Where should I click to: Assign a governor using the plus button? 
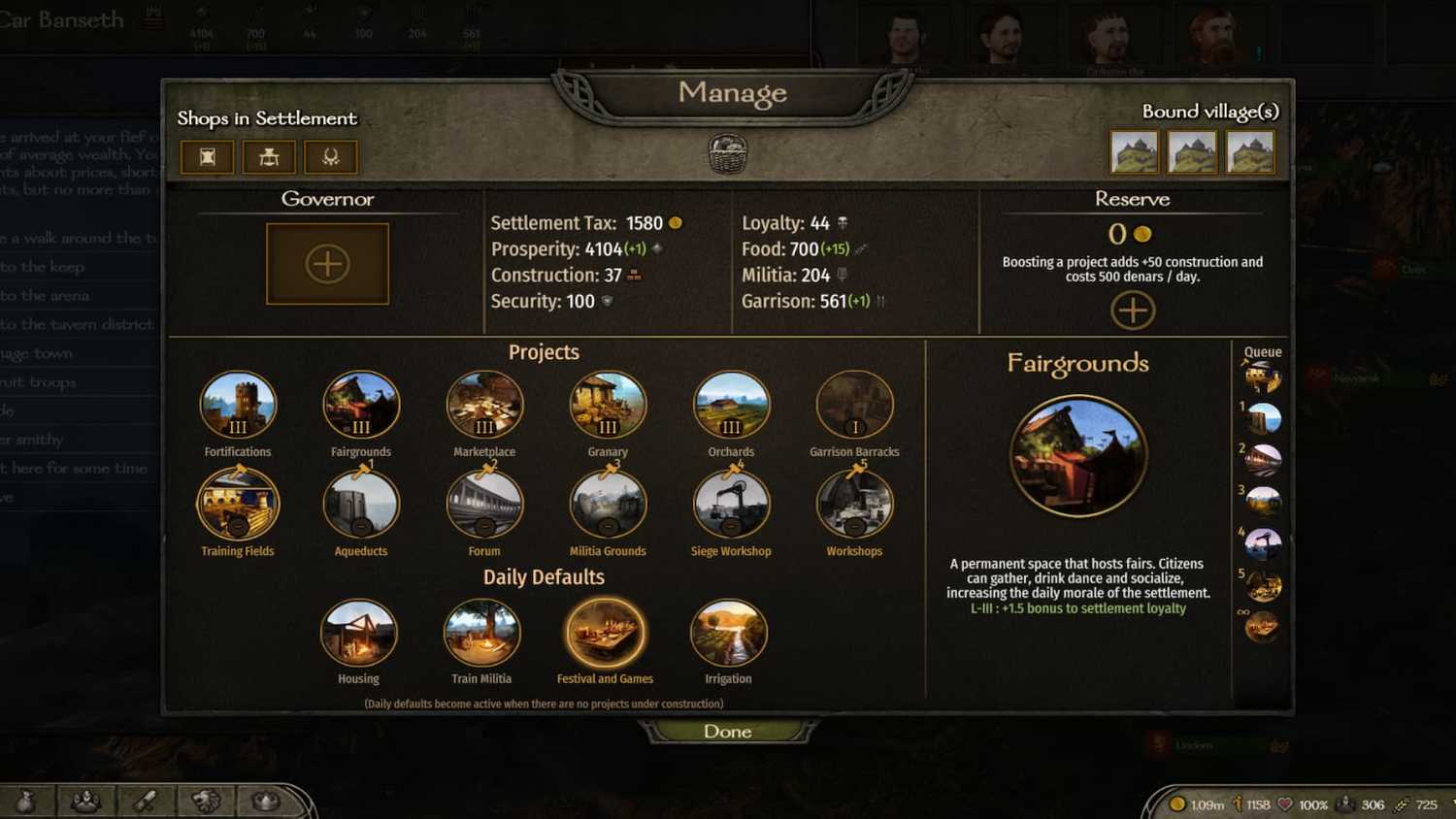(x=327, y=262)
